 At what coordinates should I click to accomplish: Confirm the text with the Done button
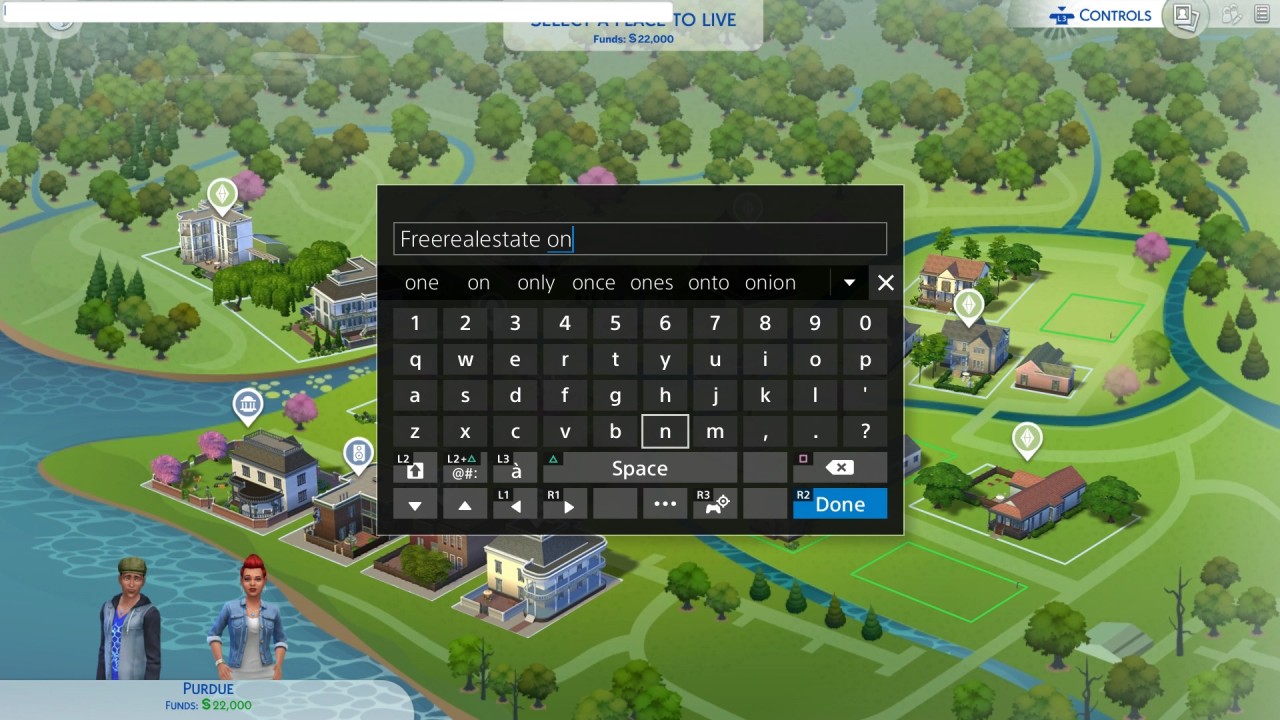(x=839, y=504)
